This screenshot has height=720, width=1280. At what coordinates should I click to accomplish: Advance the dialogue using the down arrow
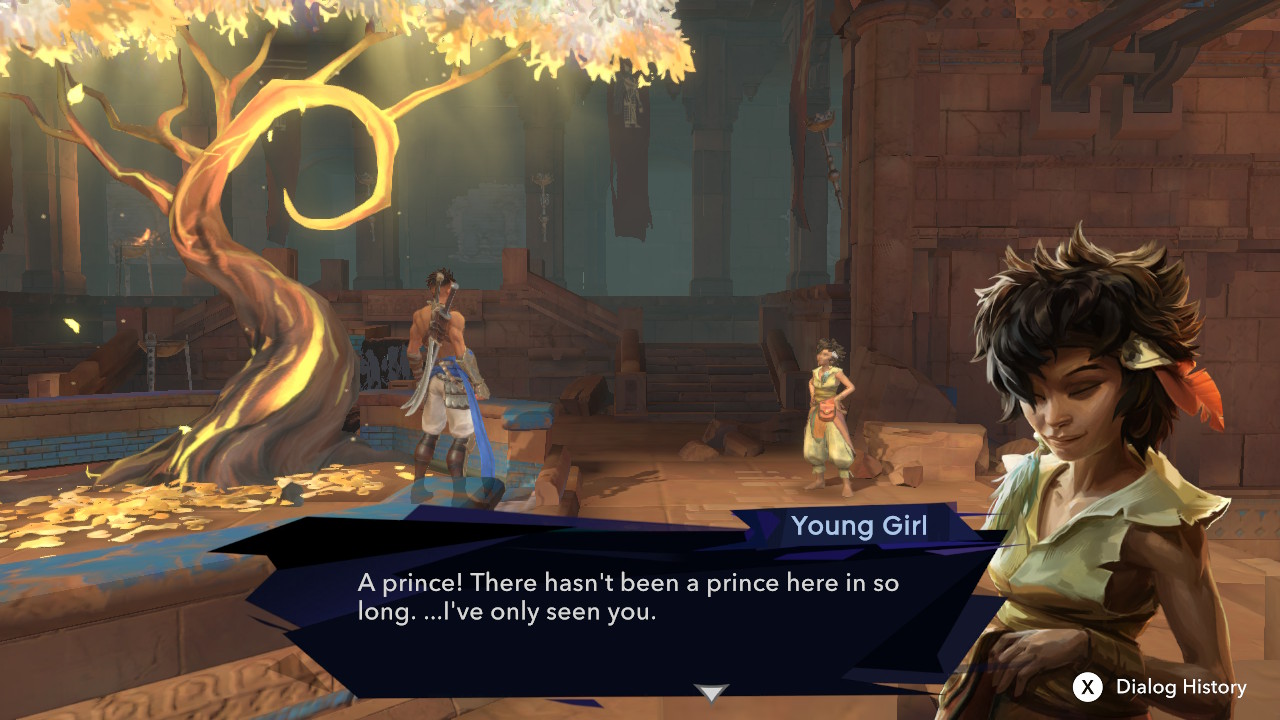tap(711, 692)
